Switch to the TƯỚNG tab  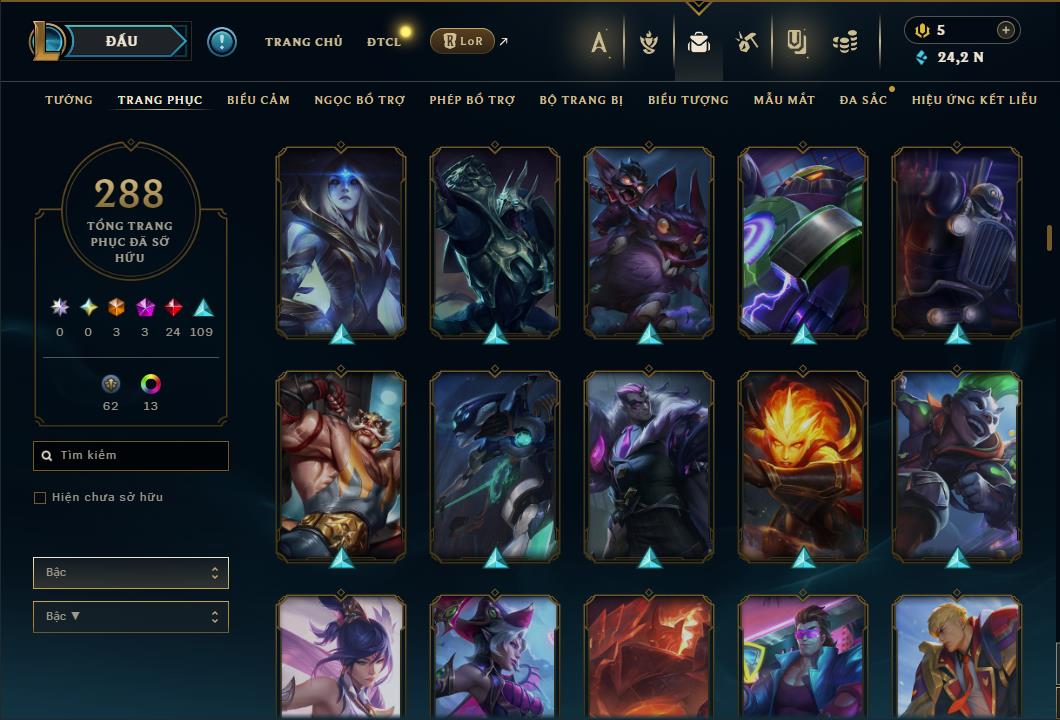[x=69, y=100]
